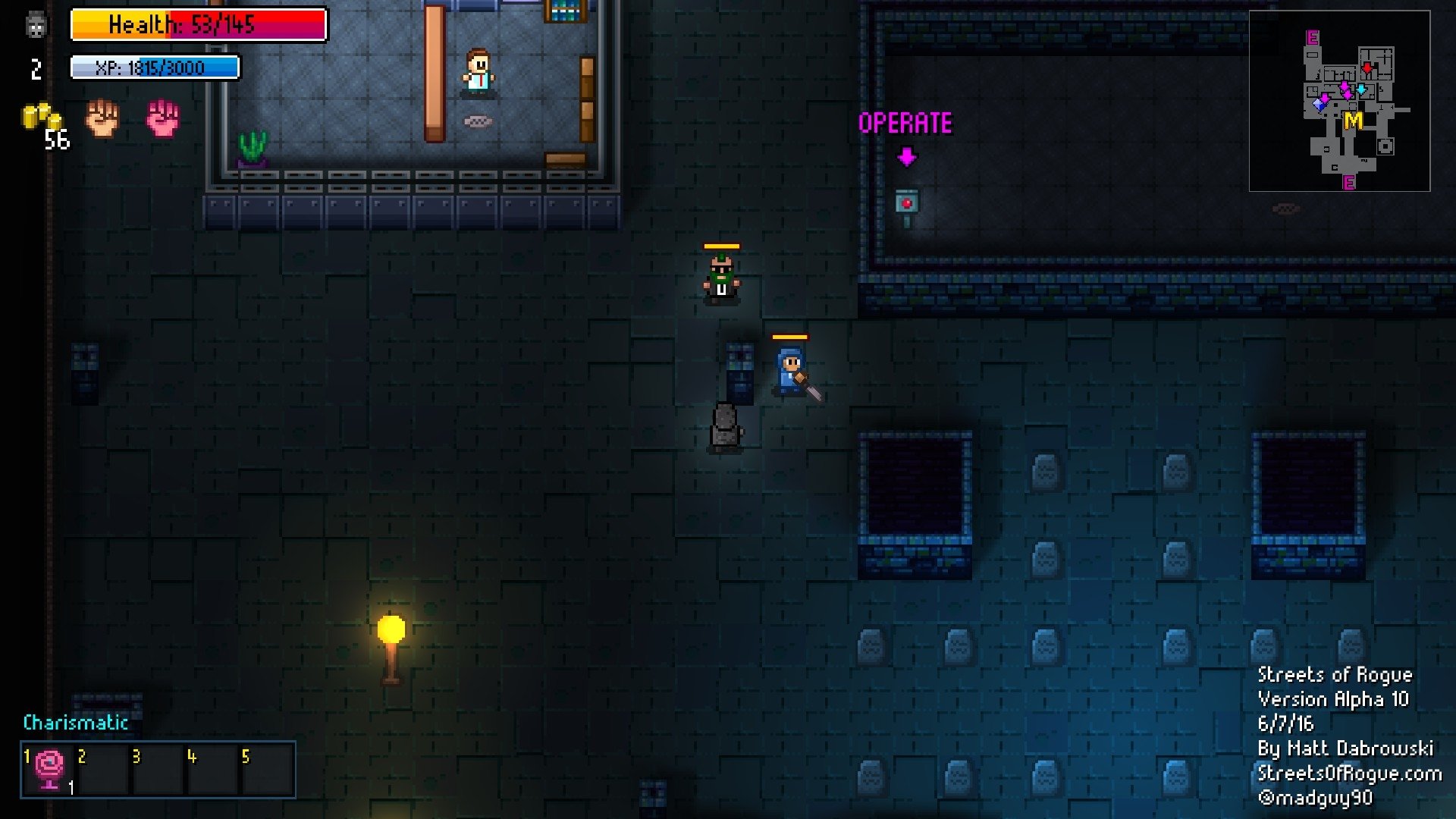Image resolution: width=1456 pixels, height=819 pixels.
Task: Click the XP 1815/3000 progress bar
Action: [155, 68]
